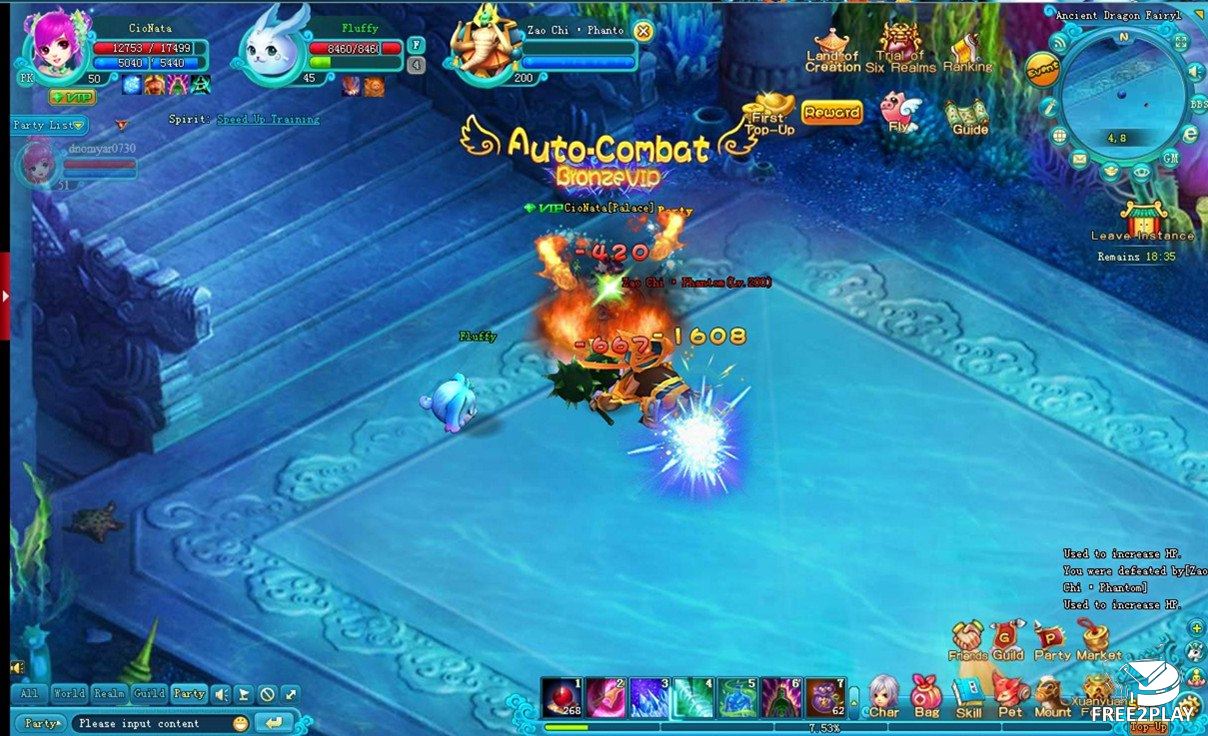Open the Bag inventory
Viewport: 1208px width, 736px height.
(927, 694)
